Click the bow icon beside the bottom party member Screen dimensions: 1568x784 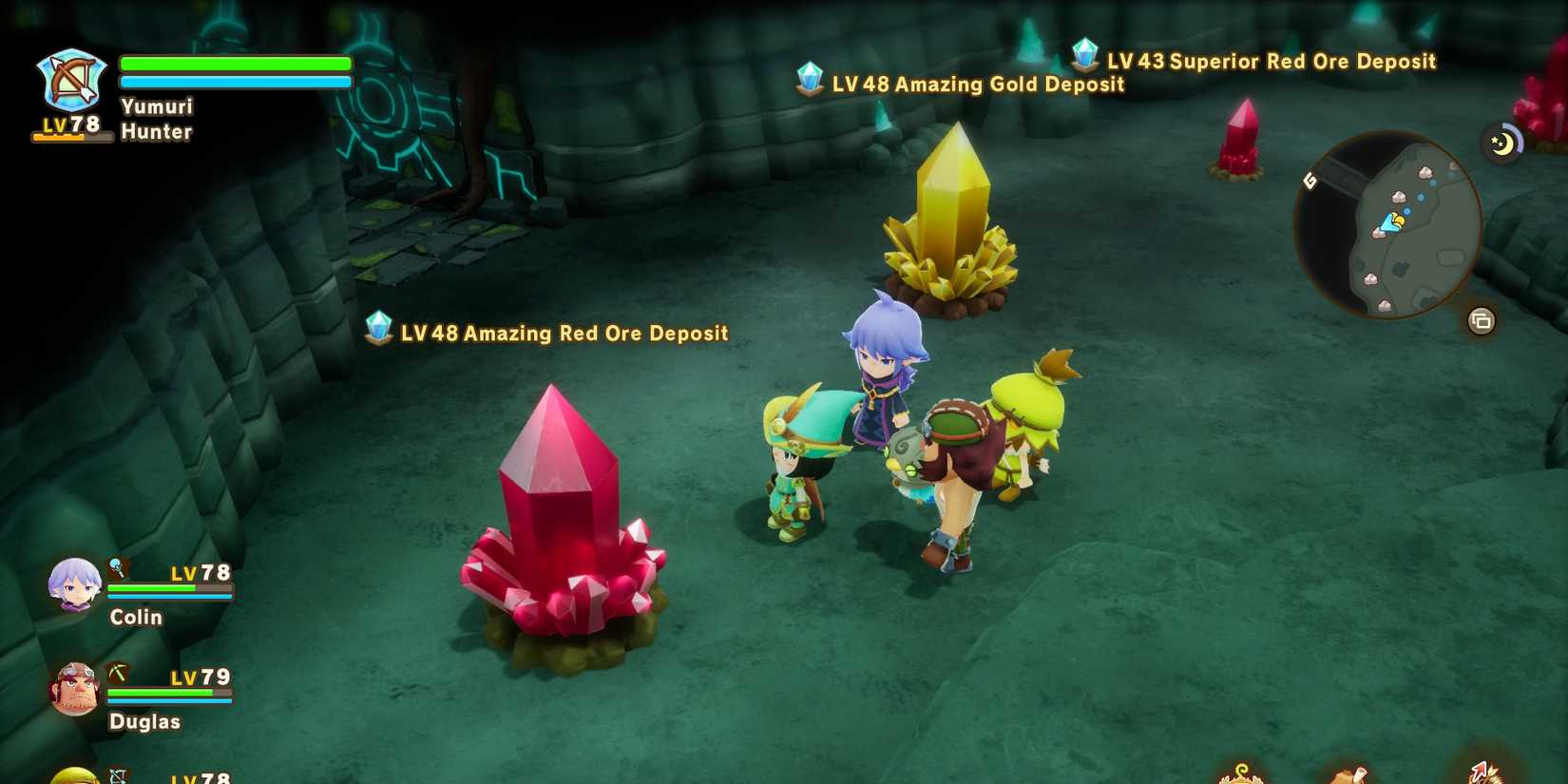point(119,774)
